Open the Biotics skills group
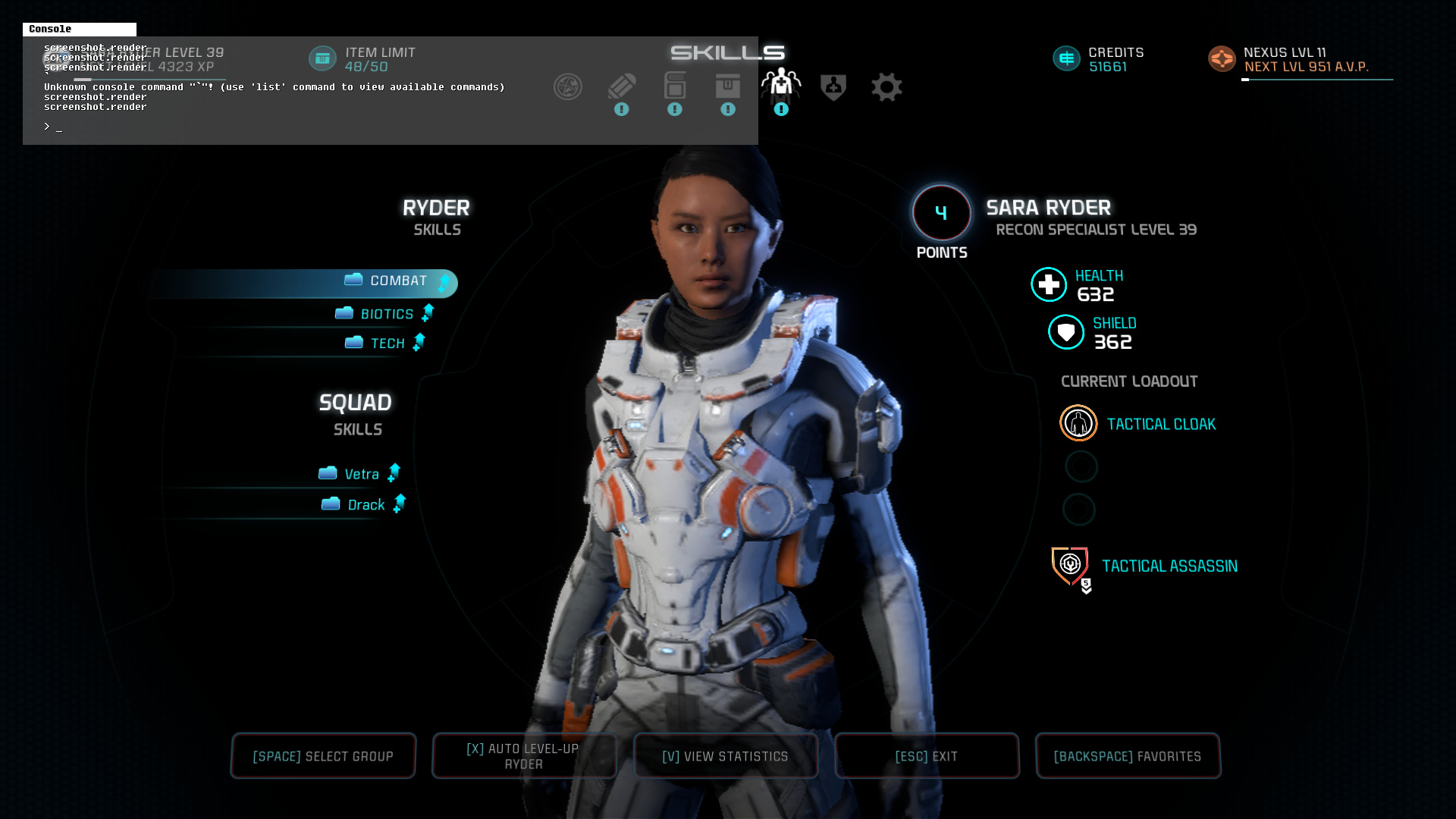 coord(386,314)
